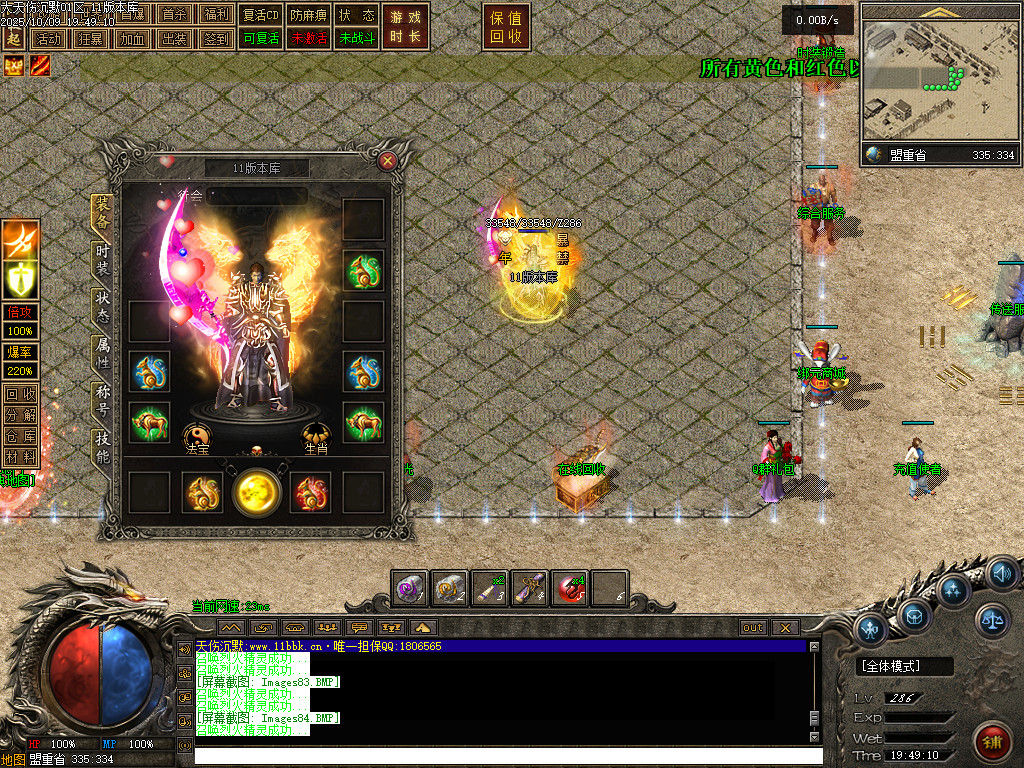Open the 仓库 warehouse button

pos(19,435)
